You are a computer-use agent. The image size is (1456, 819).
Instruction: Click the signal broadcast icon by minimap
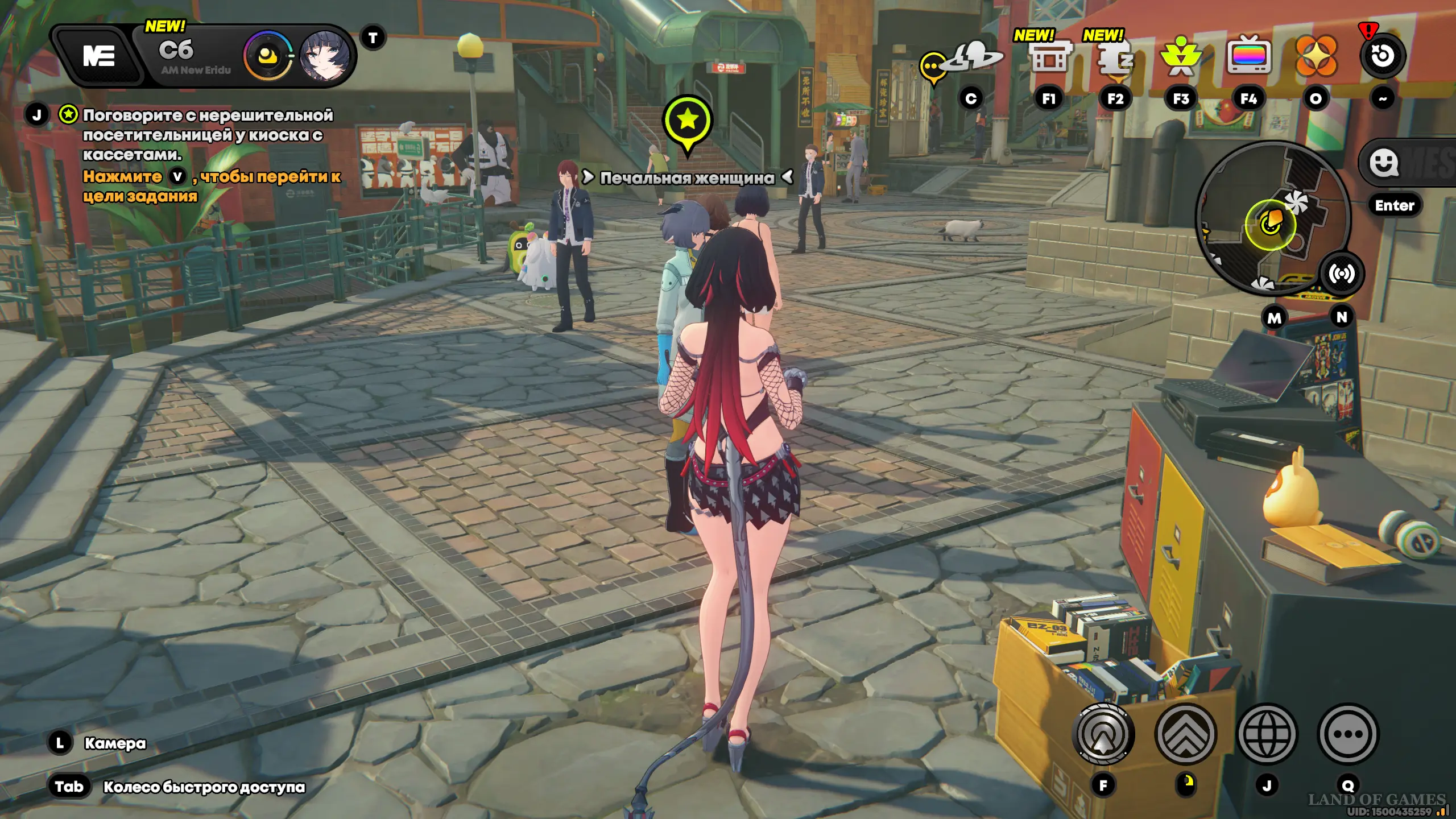(x=1342, y=274)
